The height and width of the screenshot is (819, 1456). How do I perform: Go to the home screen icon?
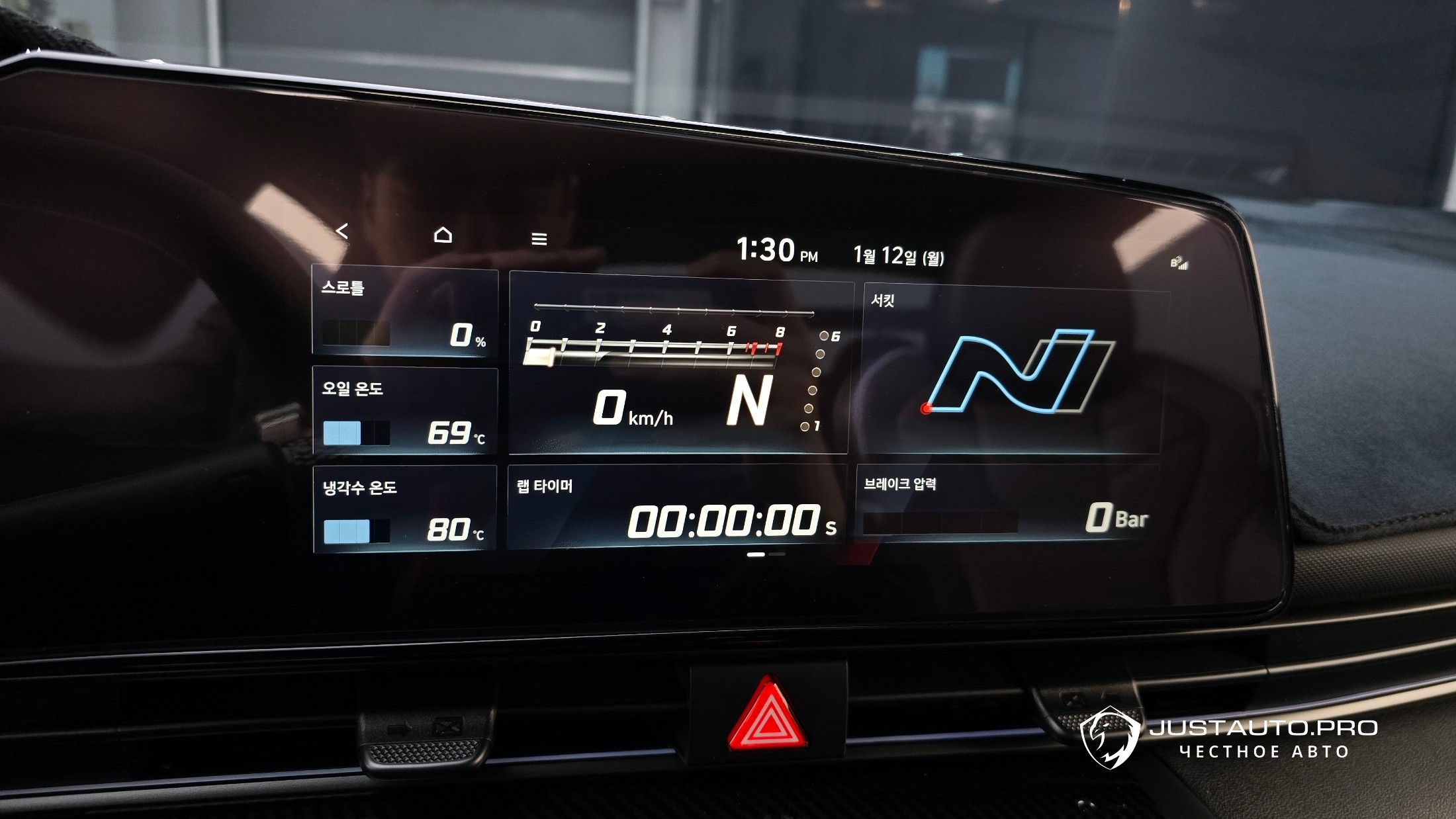pos(443,235)
